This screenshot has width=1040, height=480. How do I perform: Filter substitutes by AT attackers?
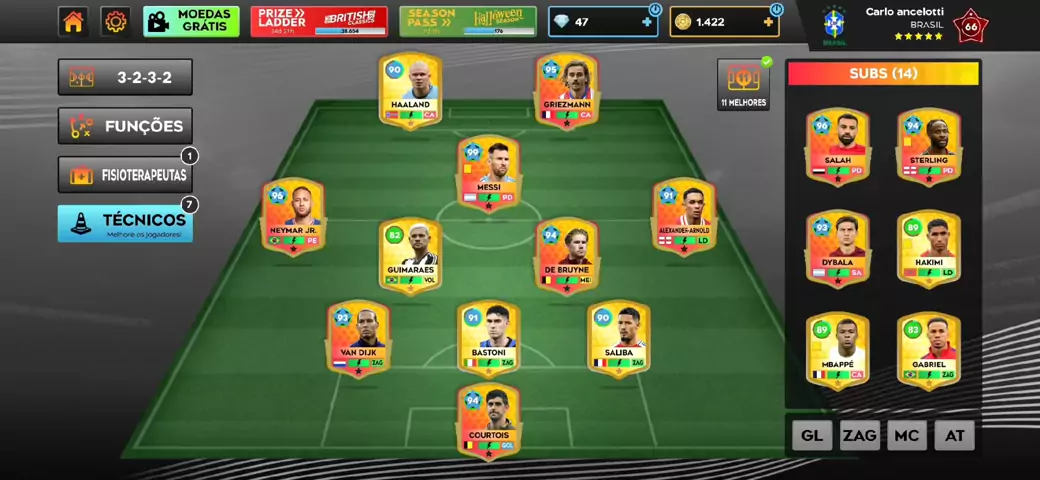(954, 435)
